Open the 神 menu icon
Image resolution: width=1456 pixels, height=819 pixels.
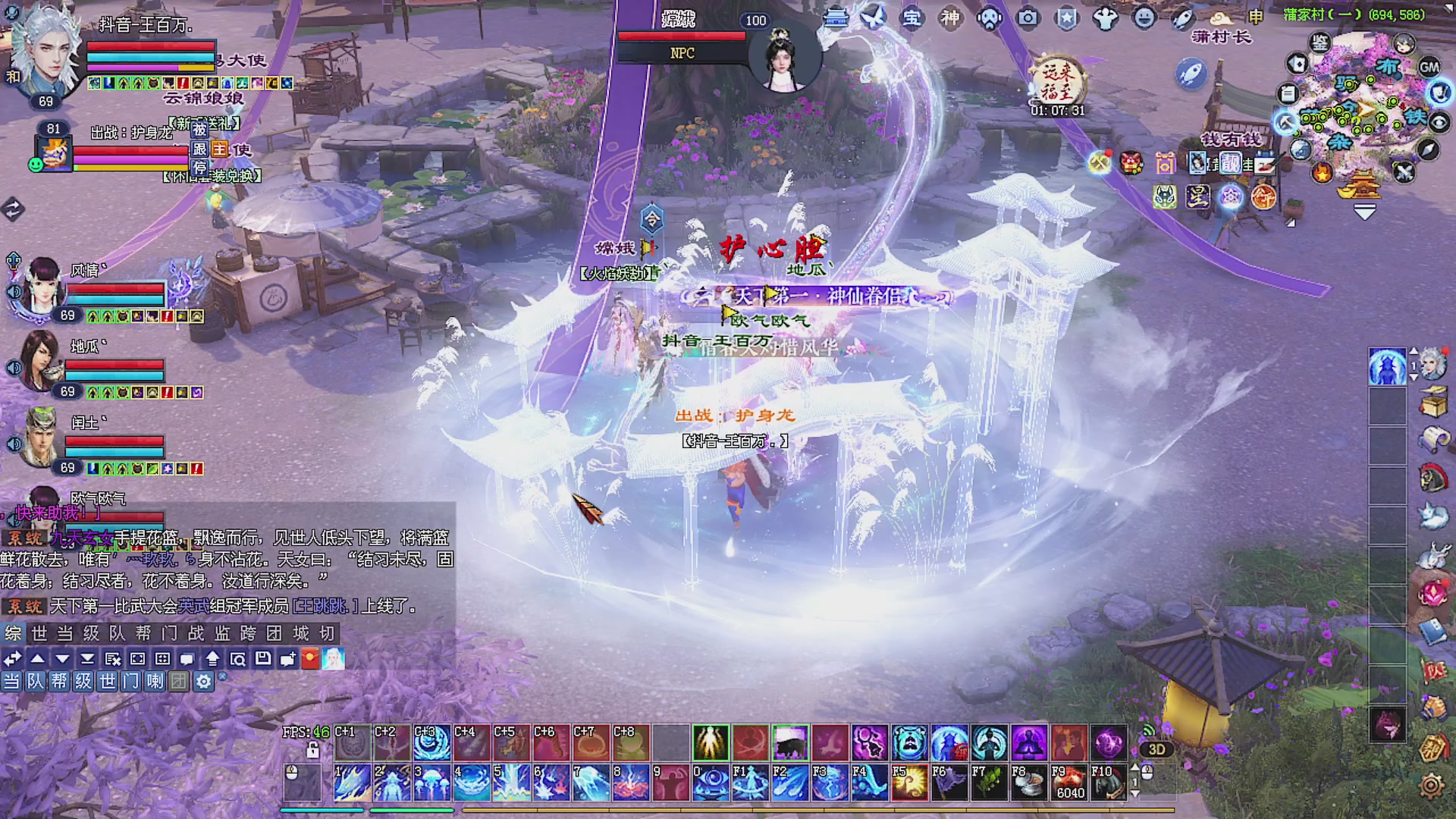pos(950,17)
